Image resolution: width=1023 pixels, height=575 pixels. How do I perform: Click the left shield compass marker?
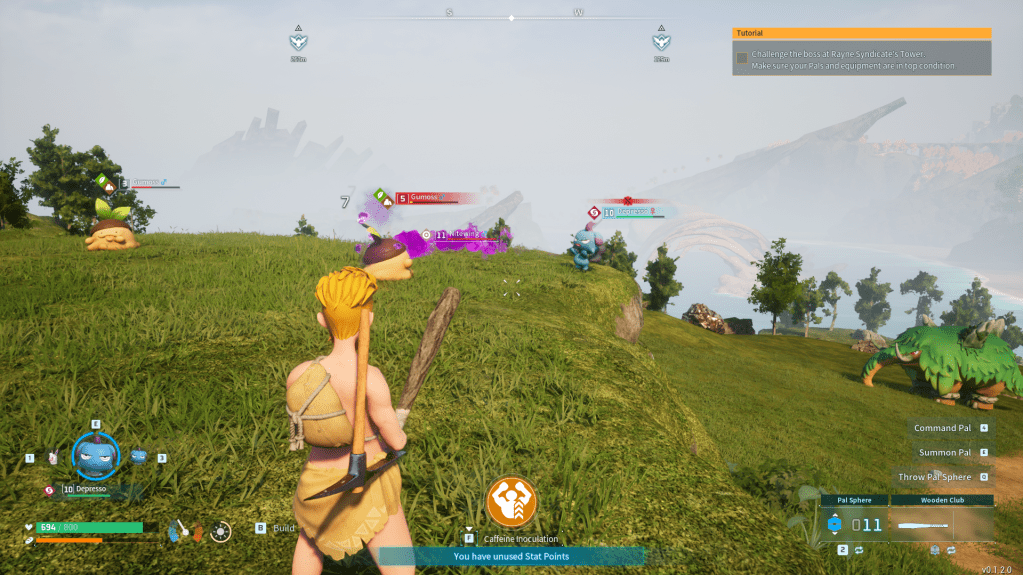pyautogui.click(x=298, y=42)
